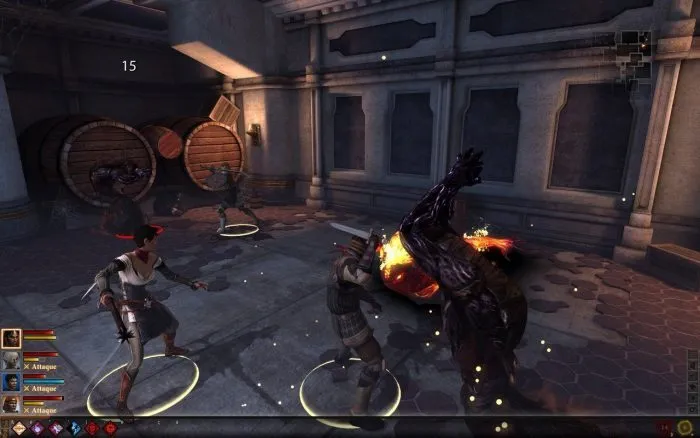Select the white-haired companion portrait
Screen dimensions: 700x438
12,360
